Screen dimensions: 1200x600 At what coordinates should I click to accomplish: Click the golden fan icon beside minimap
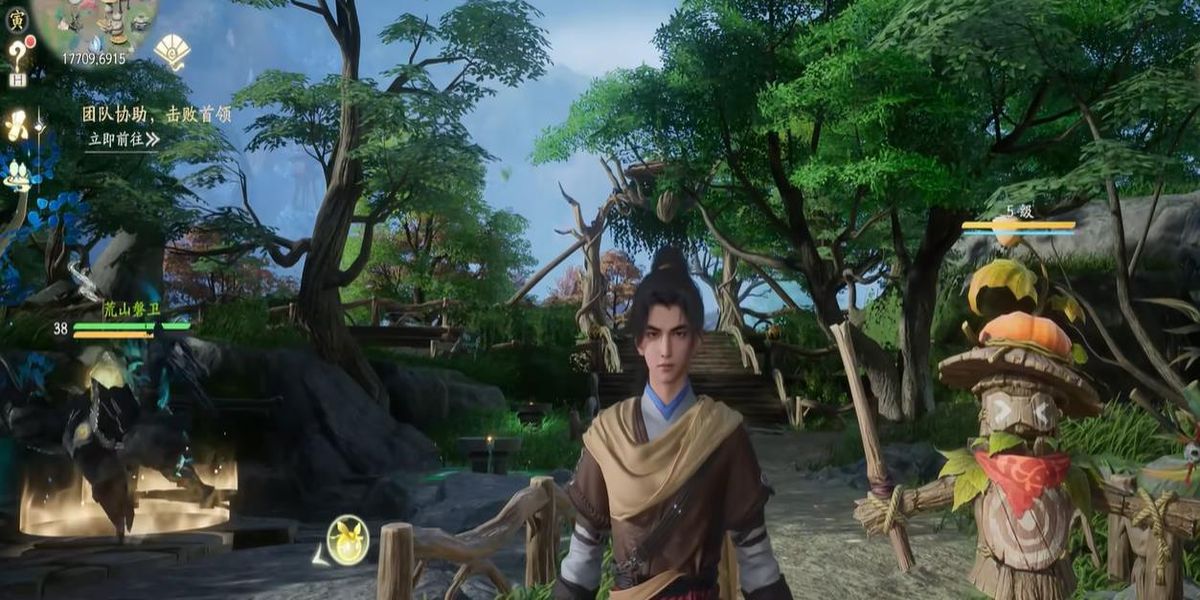click(172, 49)
